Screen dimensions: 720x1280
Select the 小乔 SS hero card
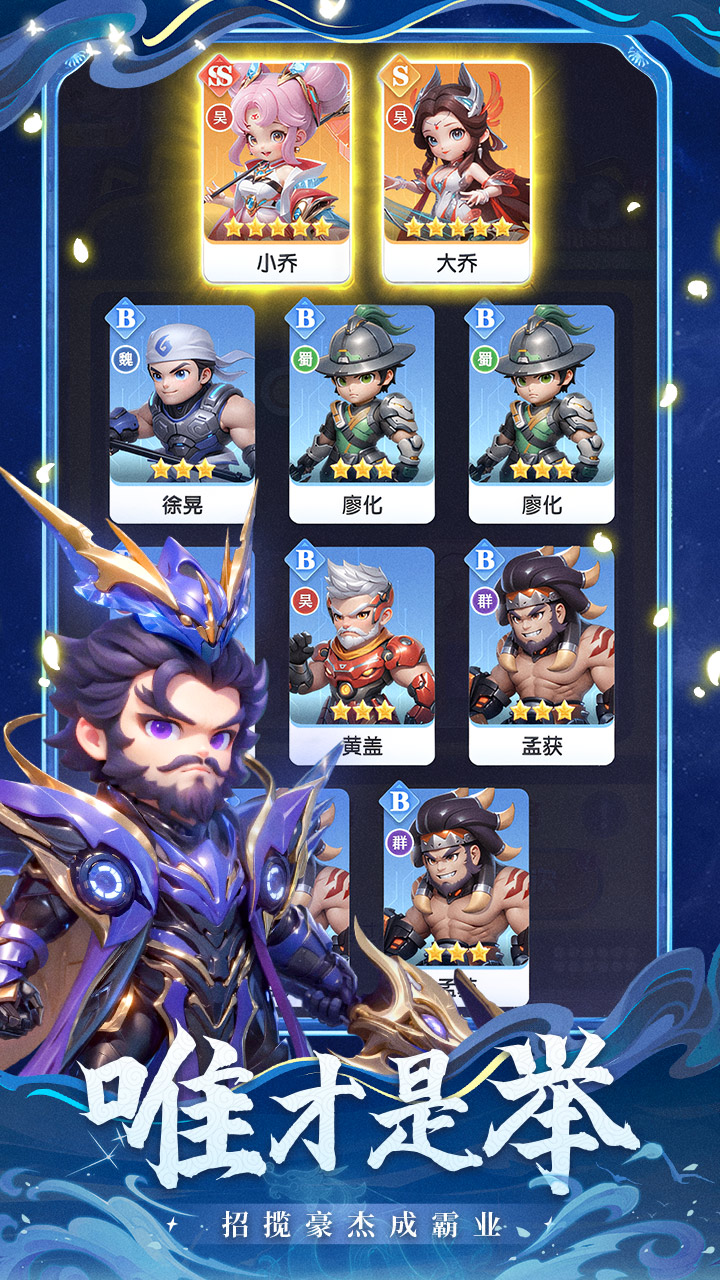[277, 170]
